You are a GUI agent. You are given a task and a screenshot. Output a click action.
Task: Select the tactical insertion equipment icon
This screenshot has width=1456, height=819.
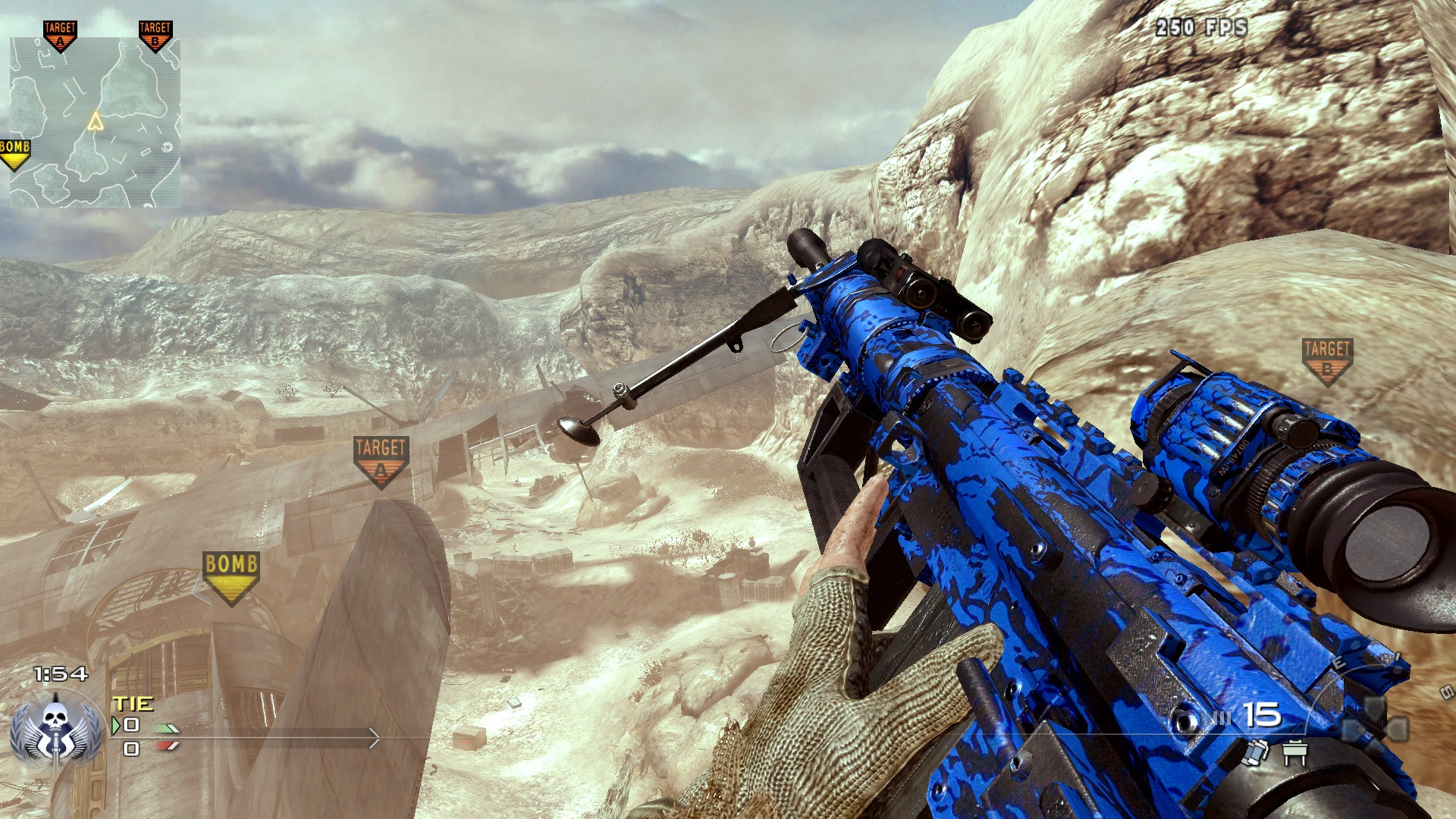pyautogui.click(x=1294, y=752)
